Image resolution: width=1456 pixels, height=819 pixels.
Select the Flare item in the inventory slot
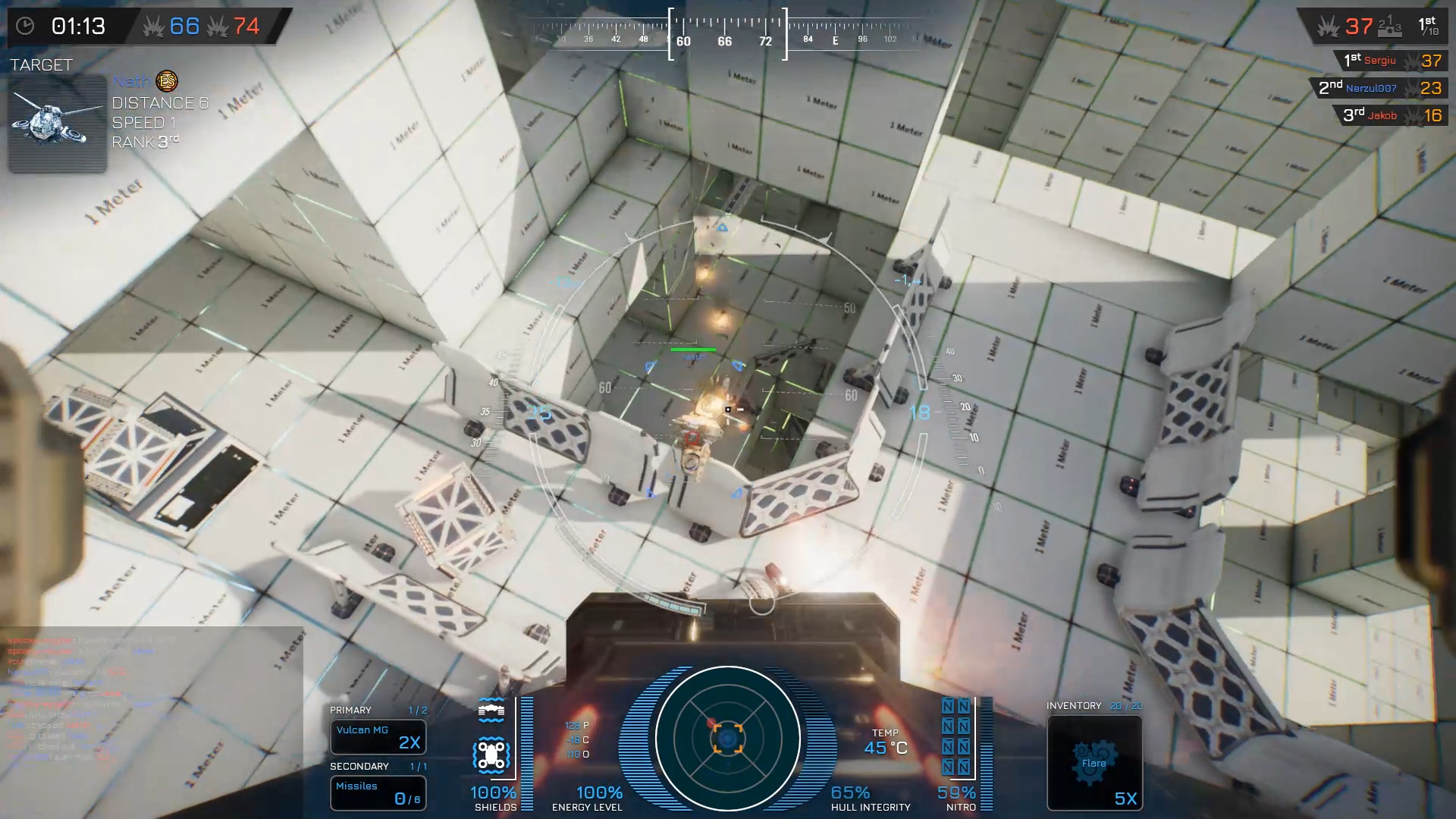(1094, 762)
